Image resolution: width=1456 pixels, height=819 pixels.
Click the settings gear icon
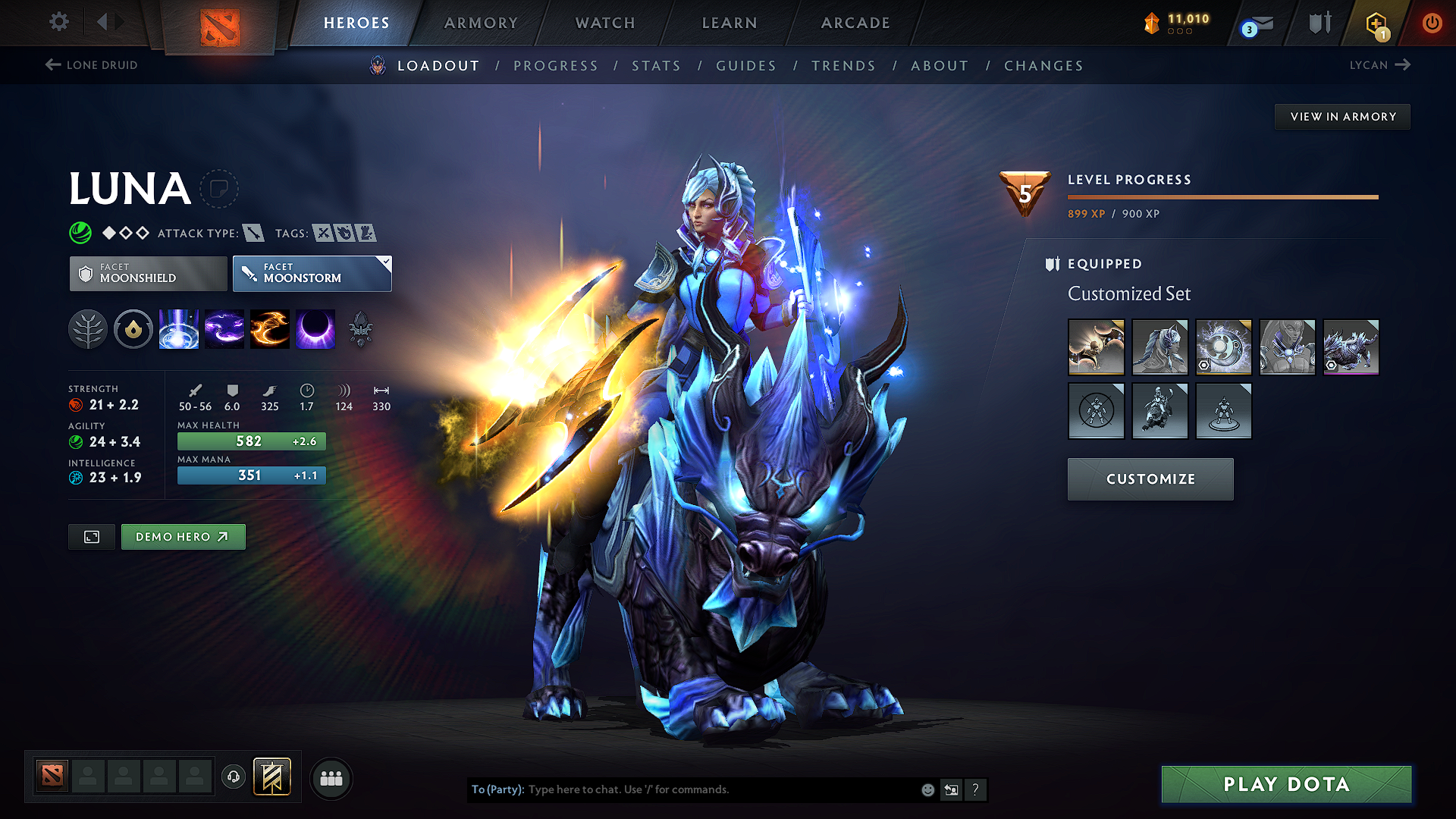pyautogui.click(x=58, y=22)
